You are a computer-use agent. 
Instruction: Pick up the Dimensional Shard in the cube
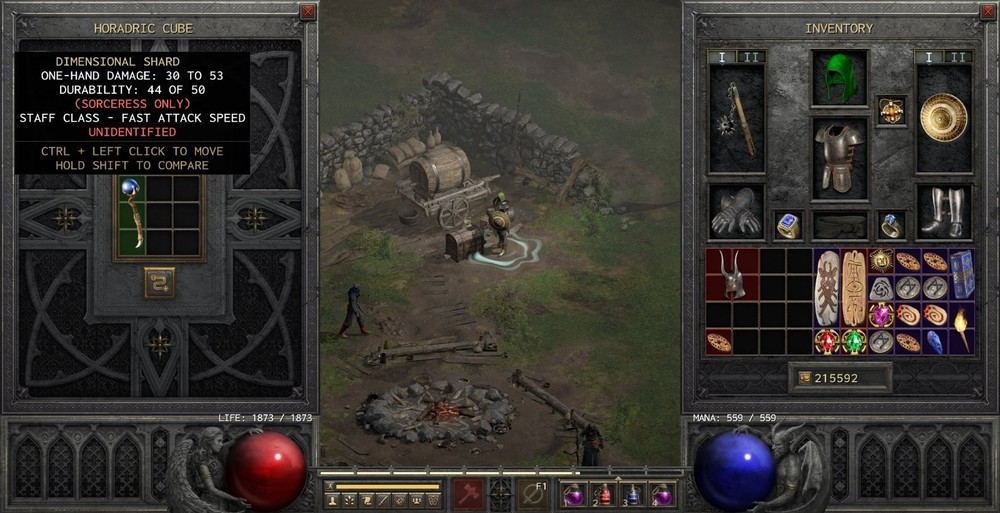(x=131, y=213)
